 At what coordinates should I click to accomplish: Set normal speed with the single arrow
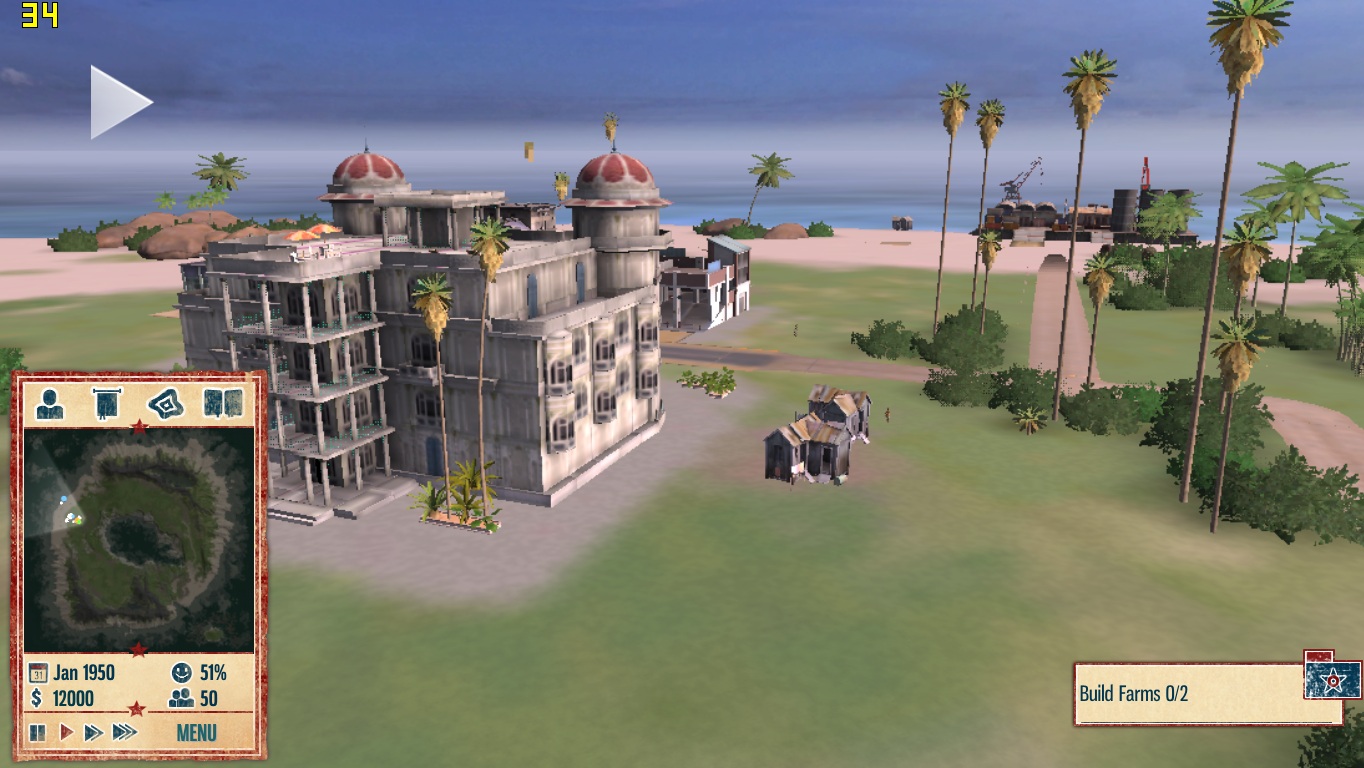click(66, 732)
